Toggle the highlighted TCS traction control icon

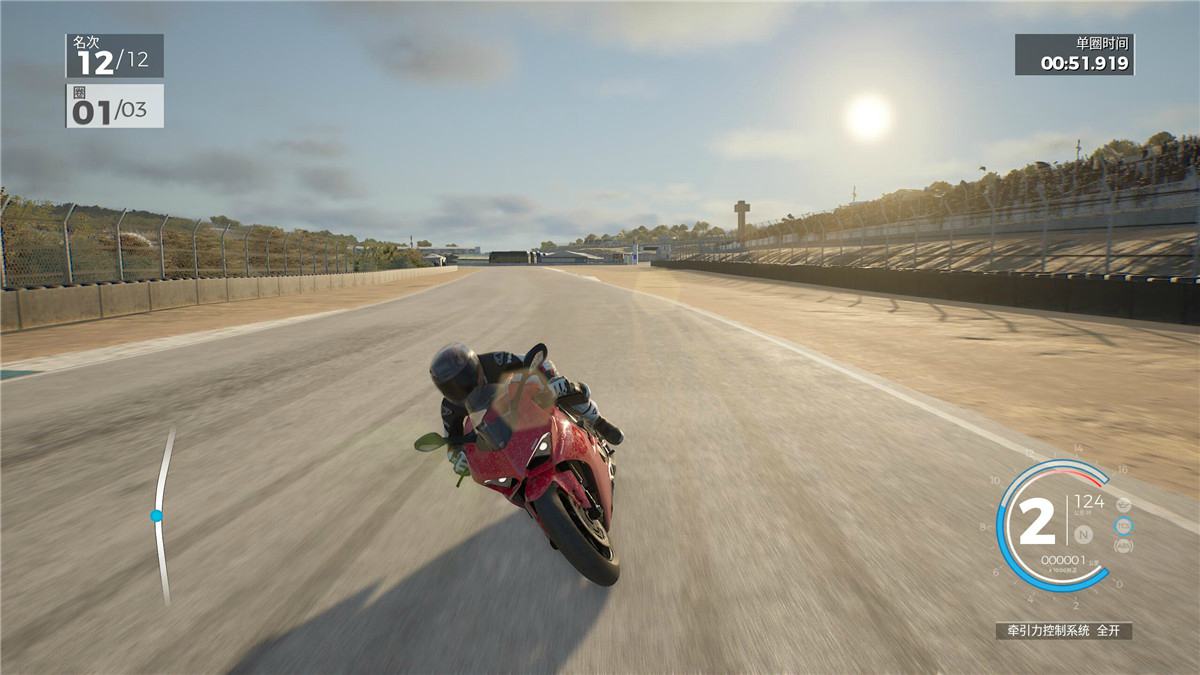click(1124, 525)
